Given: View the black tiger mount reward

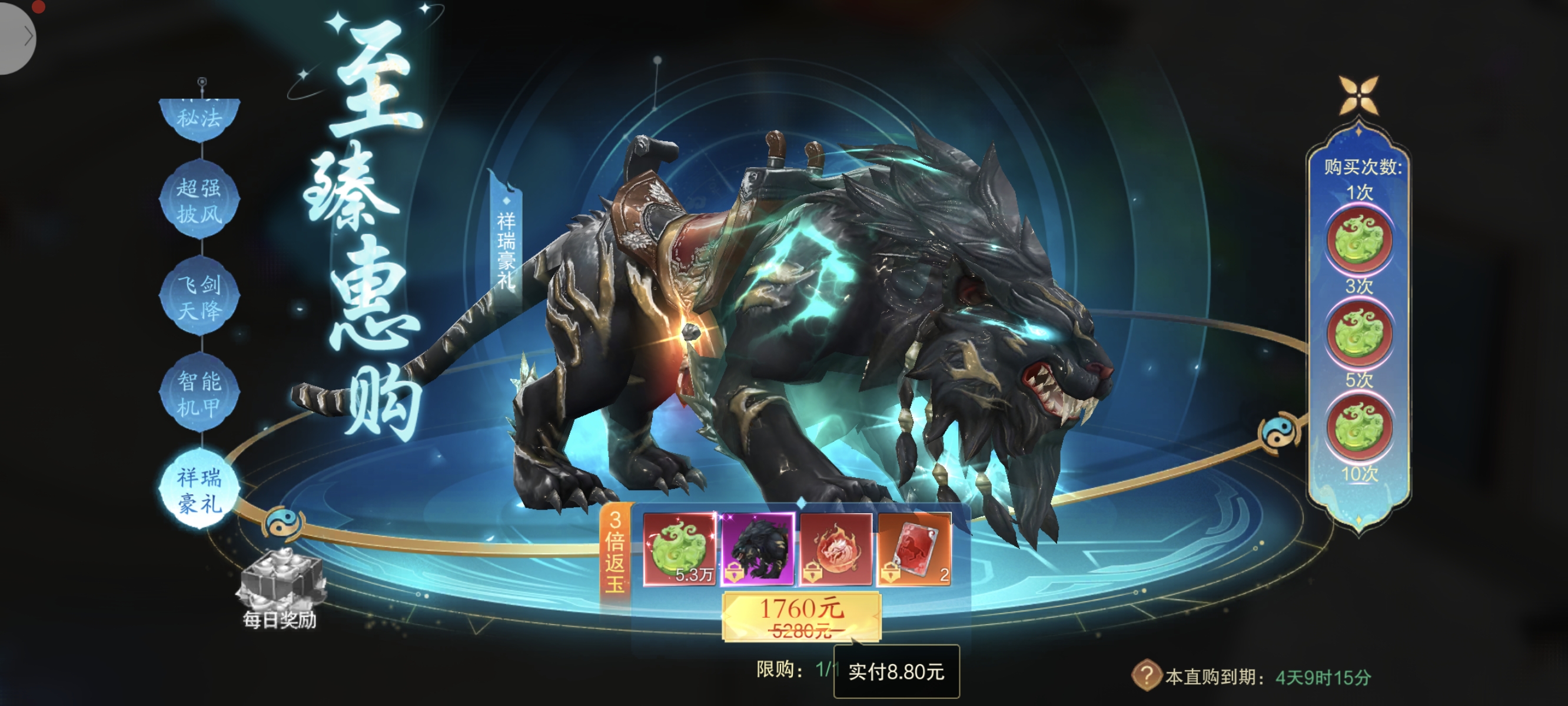Looking at the screenshot, I should click(758, 549).
